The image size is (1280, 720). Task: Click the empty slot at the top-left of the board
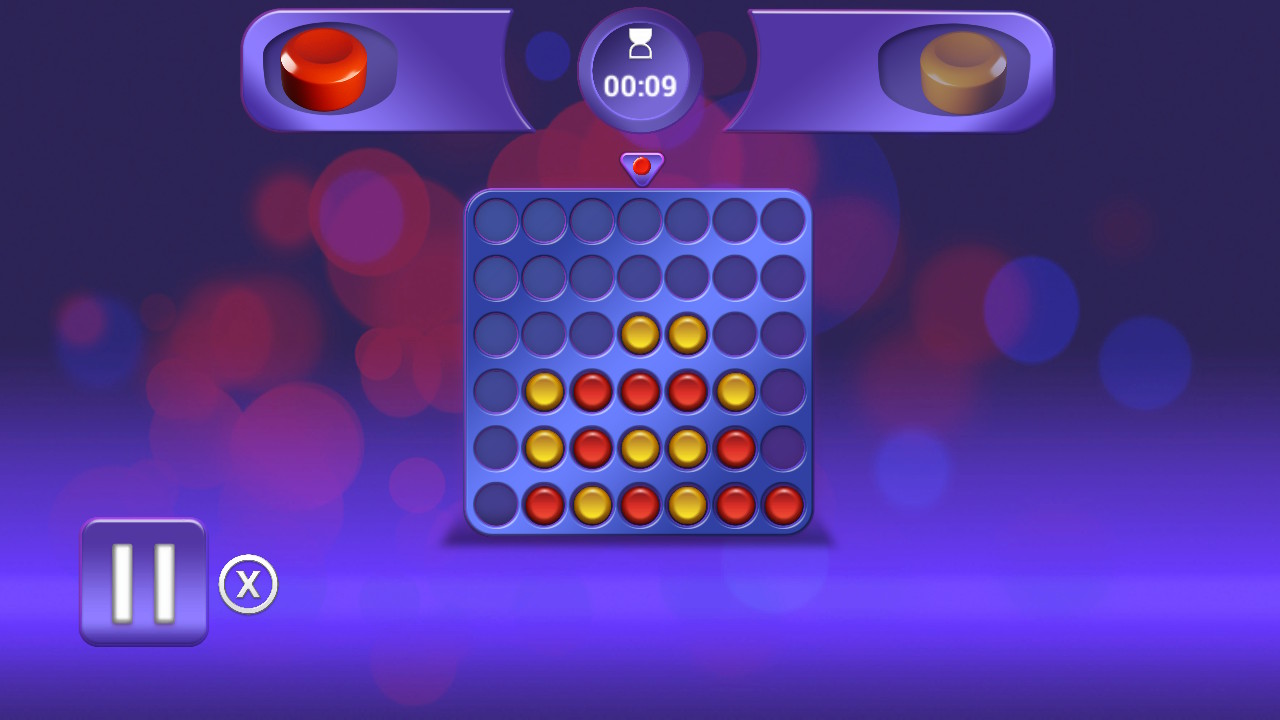click(x=495, y=220)
